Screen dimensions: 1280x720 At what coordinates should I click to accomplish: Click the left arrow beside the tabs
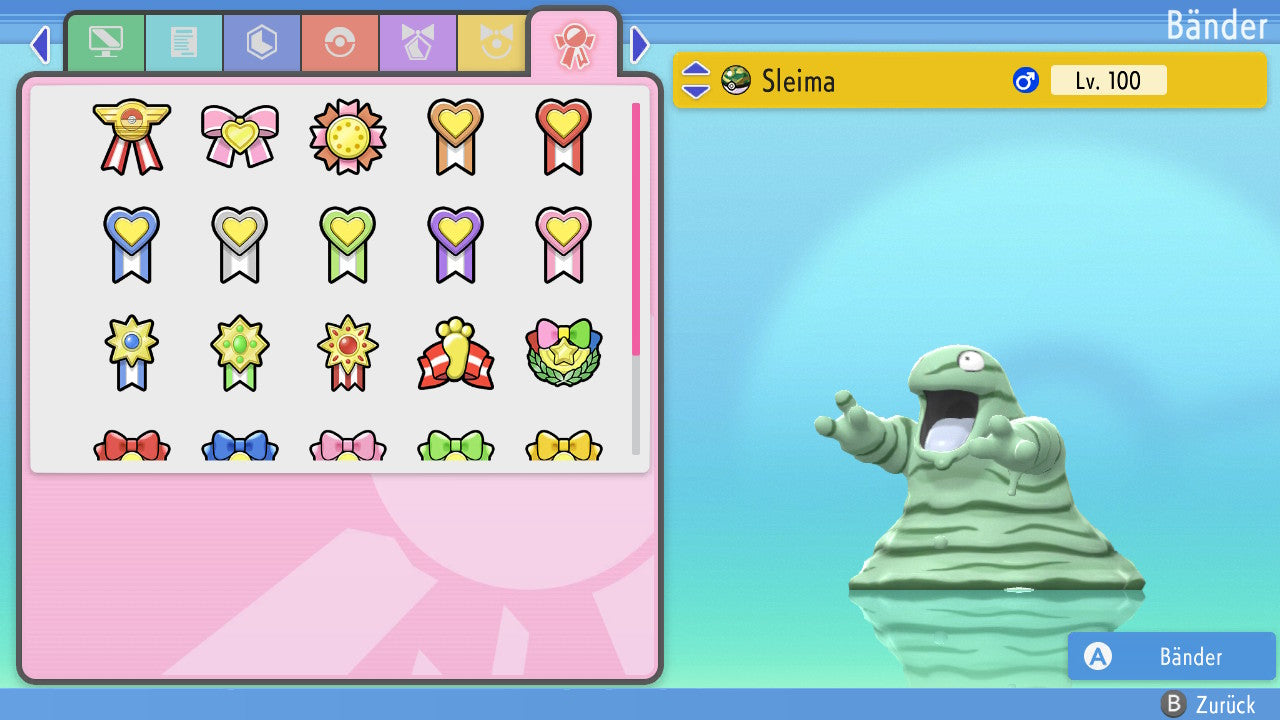(40, 44)
